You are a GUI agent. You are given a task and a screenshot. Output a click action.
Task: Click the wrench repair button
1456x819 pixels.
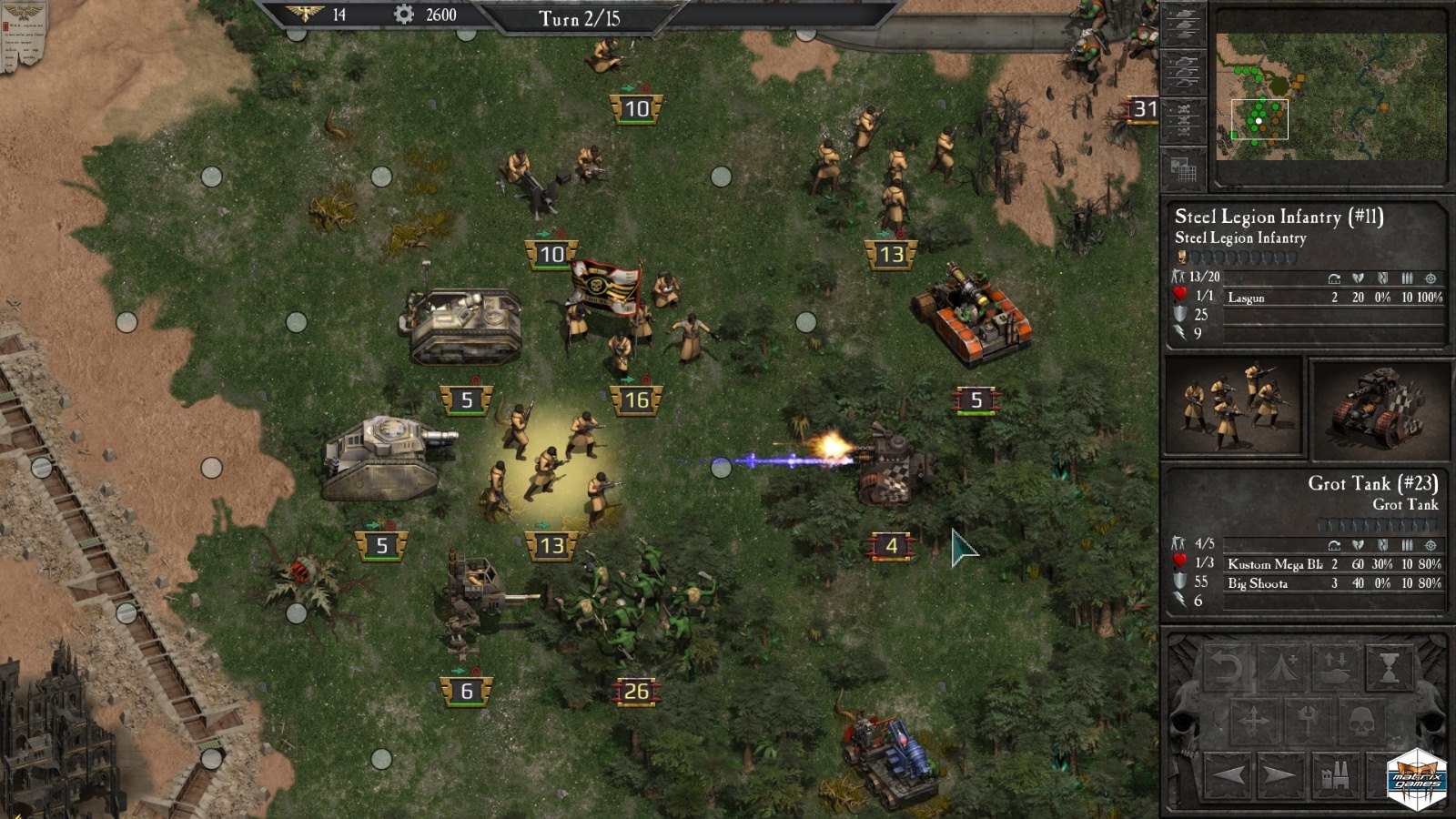click(1307, 722)
